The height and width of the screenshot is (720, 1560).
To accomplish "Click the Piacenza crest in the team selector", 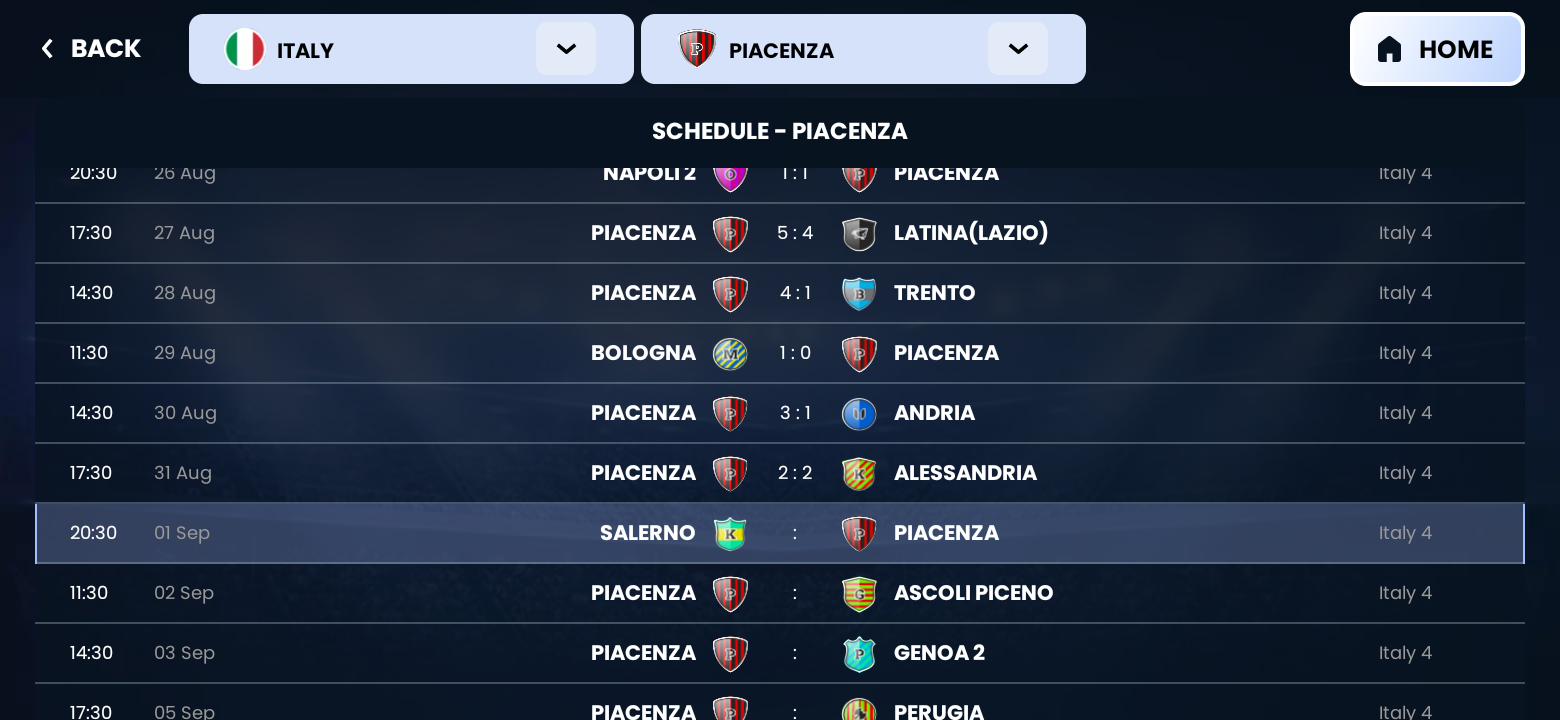I will coord(698,49).
